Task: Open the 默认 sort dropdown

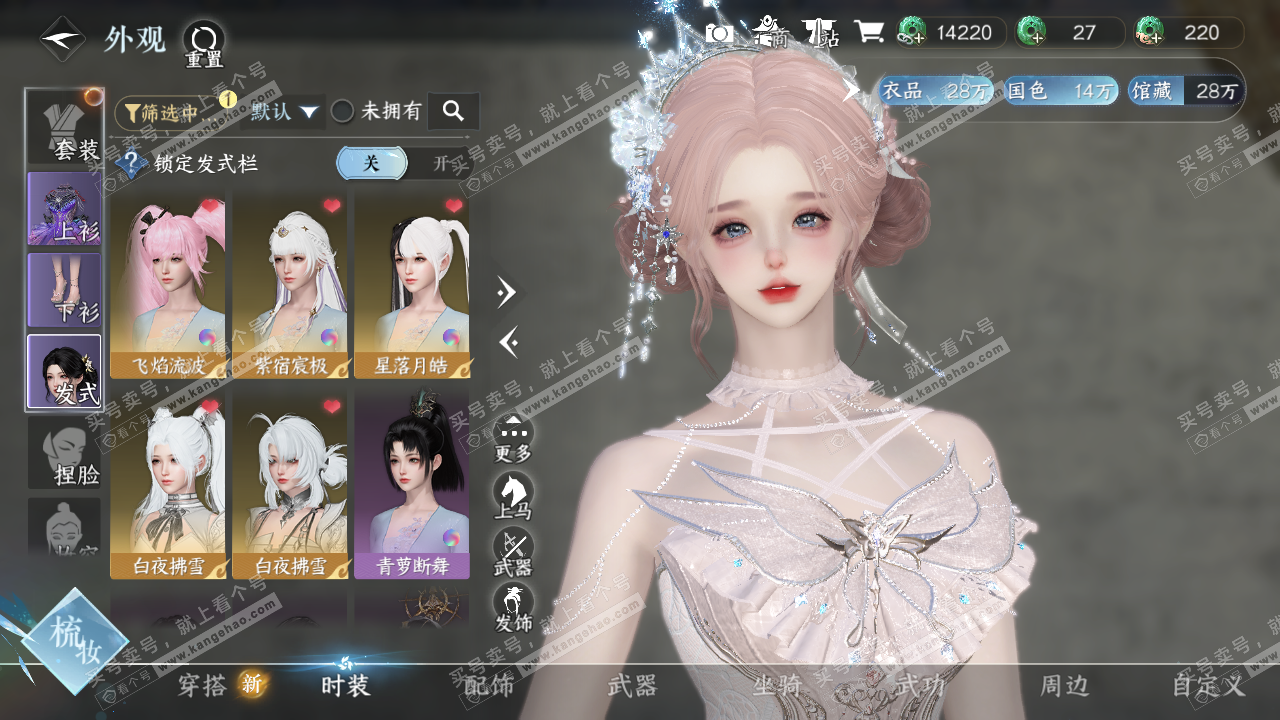Action: pyautogui.click(x=286, y=111)
